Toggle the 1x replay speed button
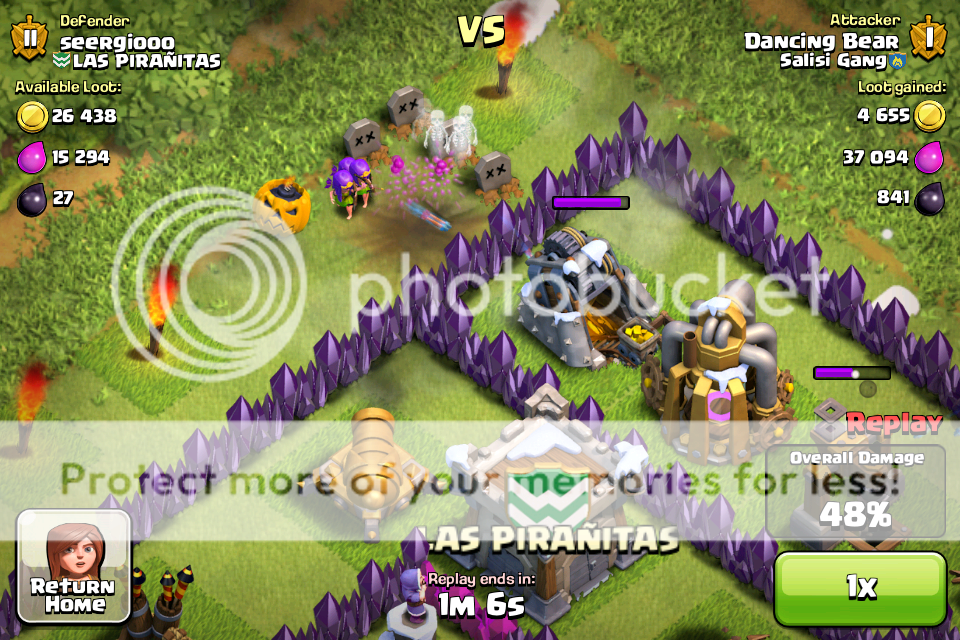Viewport: 960px width, 640px height. coord(860,588)
